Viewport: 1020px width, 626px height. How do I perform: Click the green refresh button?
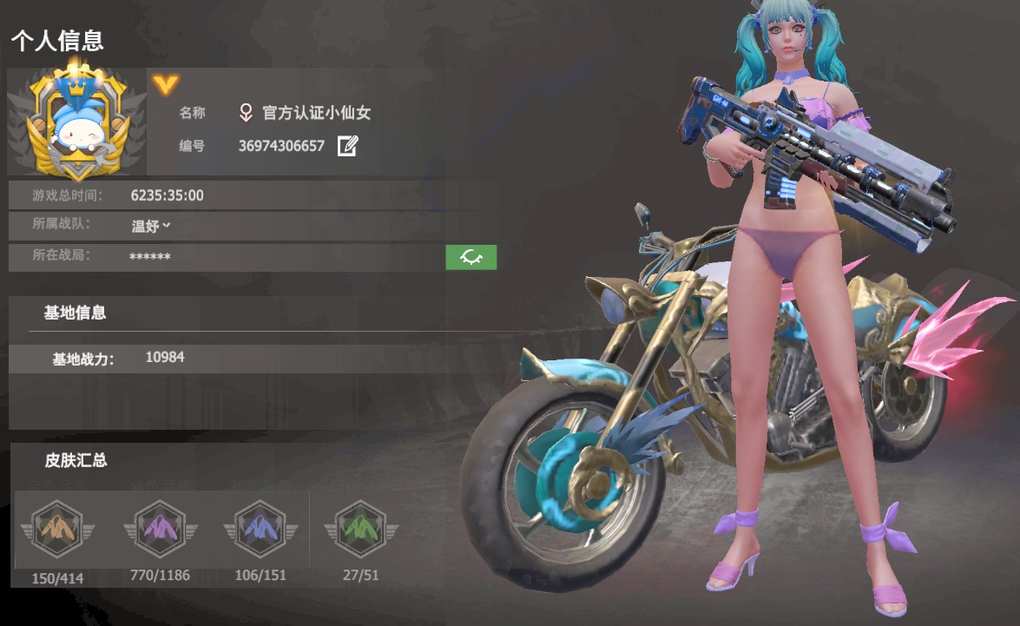tap(471, 257)
